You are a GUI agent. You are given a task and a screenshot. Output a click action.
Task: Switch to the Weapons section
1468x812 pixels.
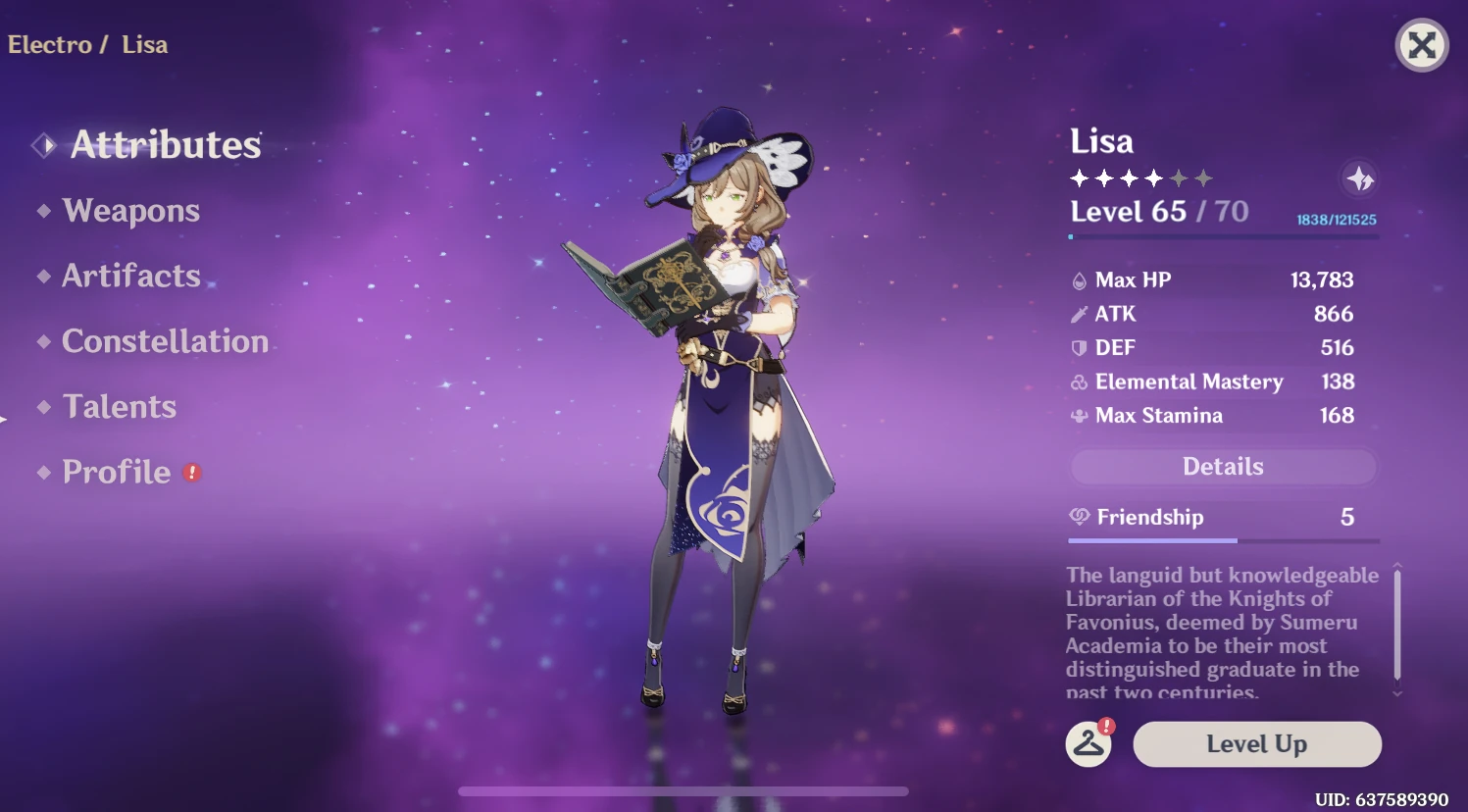[x=130, y=211]
